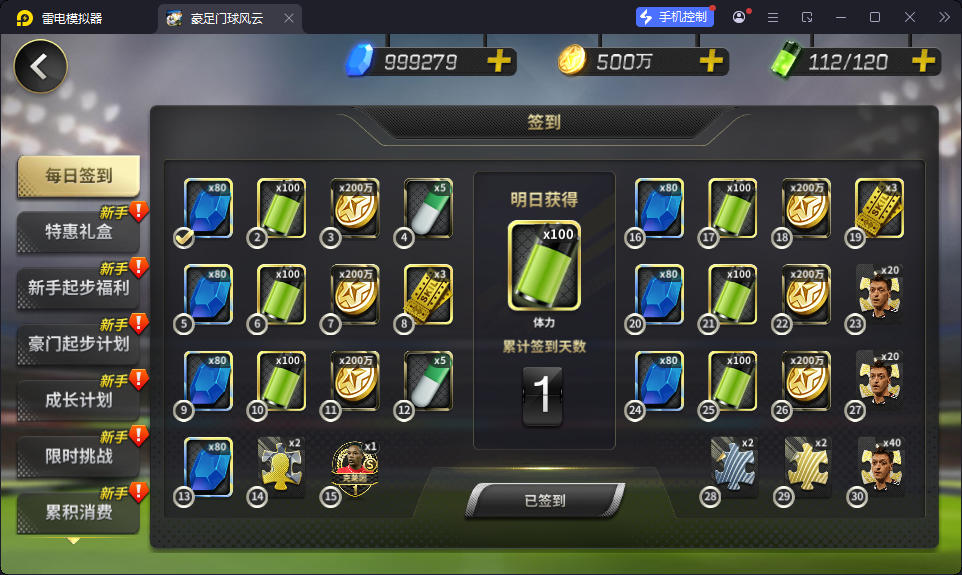Image resolution: width=962 pixels, height=575 pixels.
Task: Refill stamina with the battery plus button
Action: [923, 62]
